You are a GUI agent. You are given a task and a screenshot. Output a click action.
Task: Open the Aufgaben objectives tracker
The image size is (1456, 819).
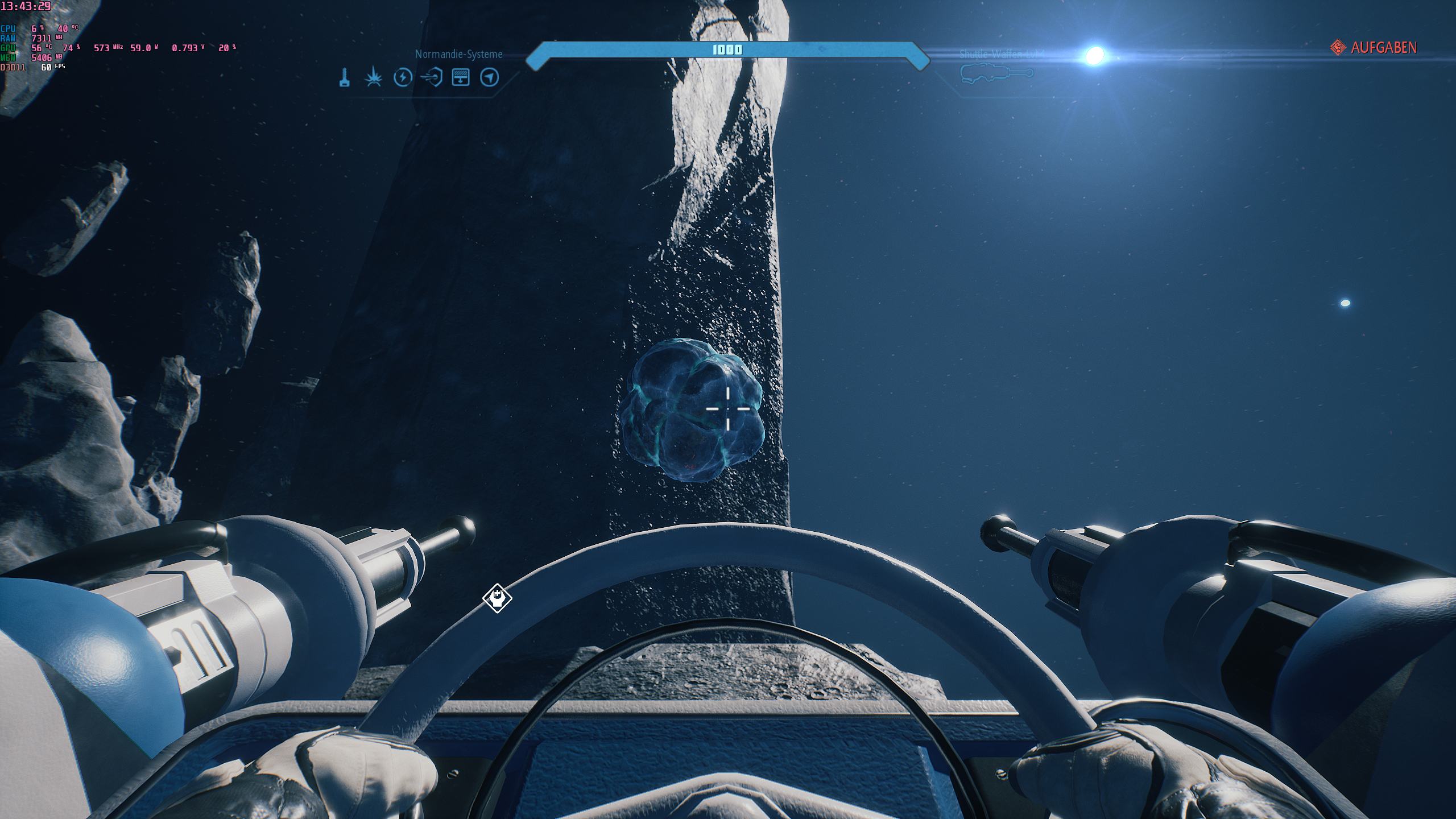tap(1374, 48)
